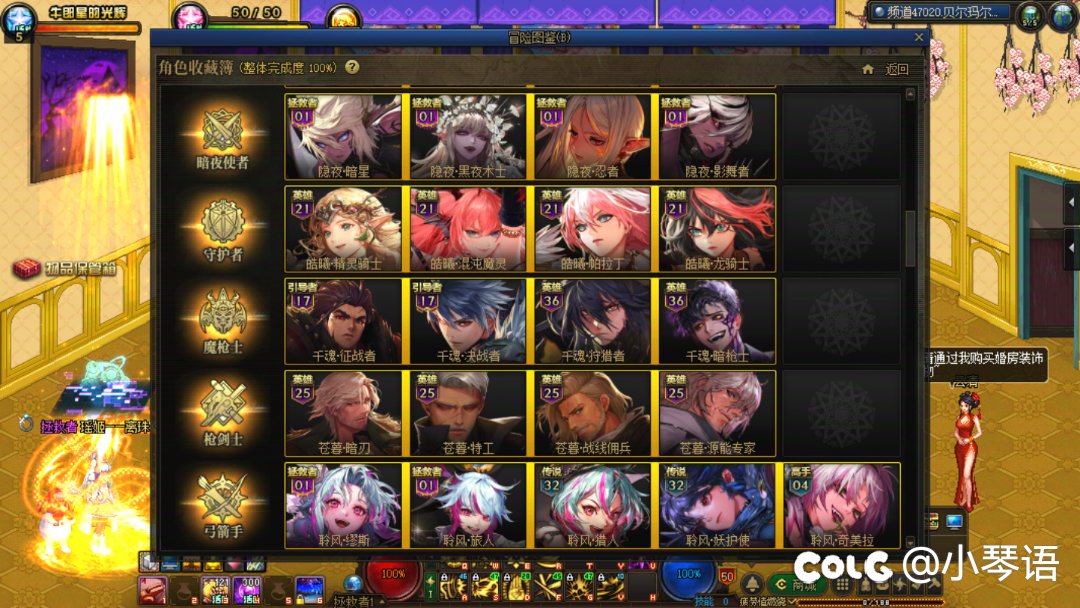
Task: Pick the 枪剑士 class category
Action: coord(223,414)
